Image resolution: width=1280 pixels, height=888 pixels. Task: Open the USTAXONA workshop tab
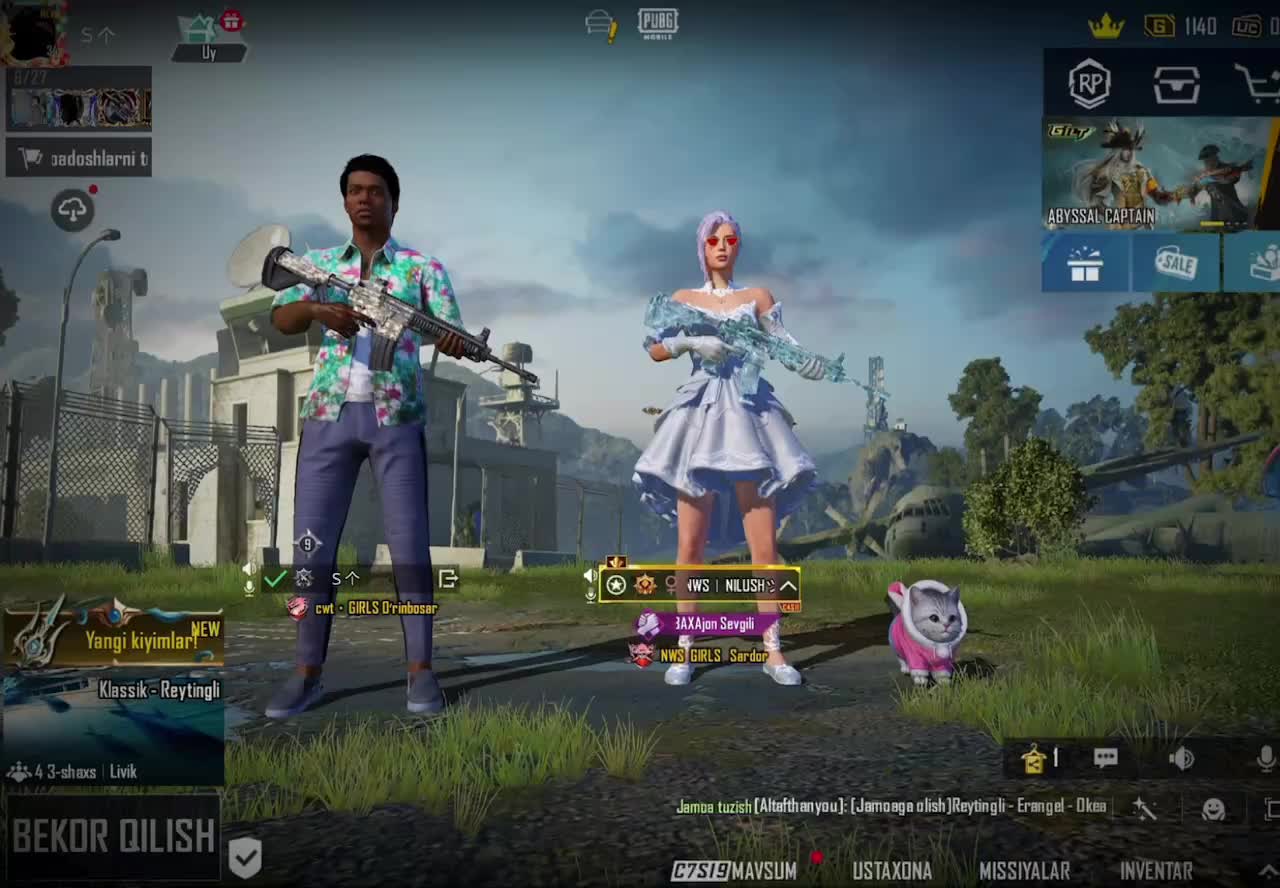891,871
